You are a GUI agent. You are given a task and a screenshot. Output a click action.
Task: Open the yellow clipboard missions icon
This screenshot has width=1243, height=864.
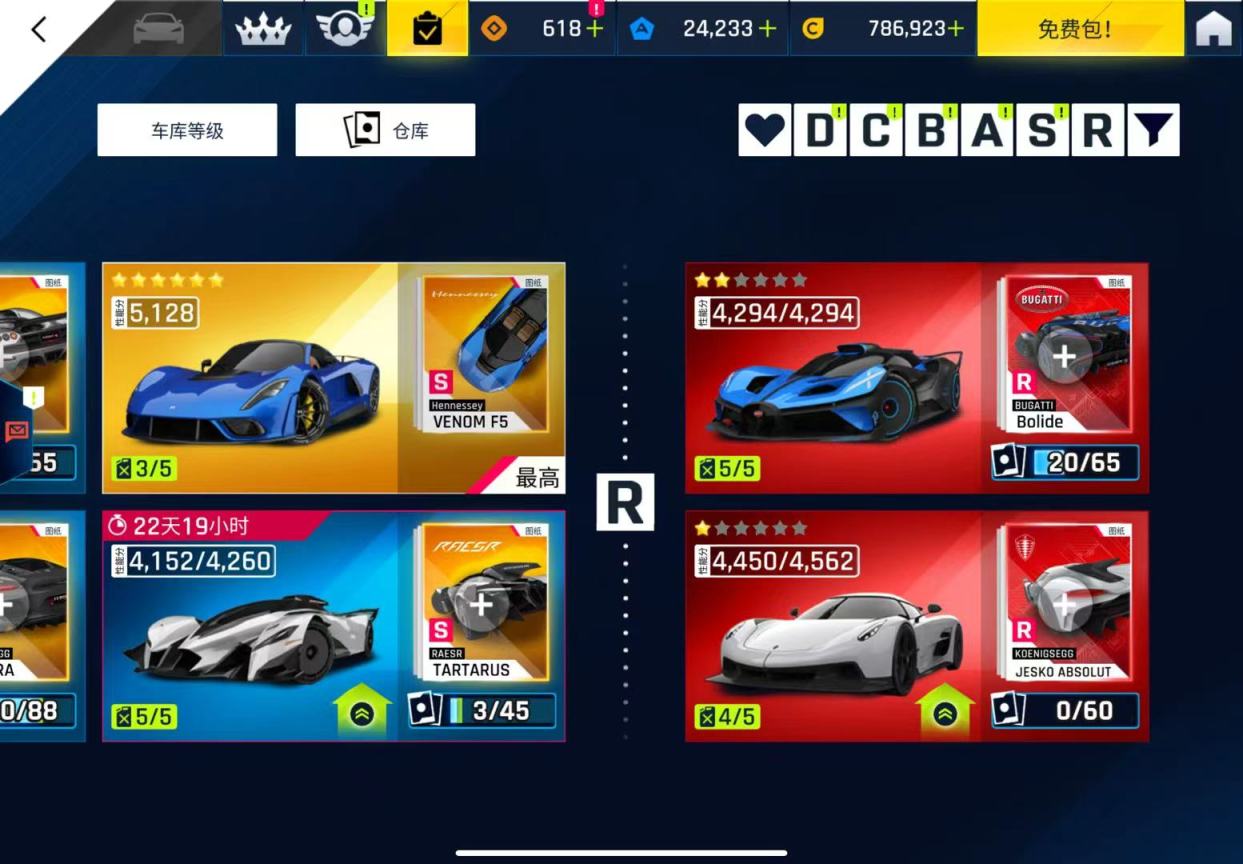click(x=427, y=28)
